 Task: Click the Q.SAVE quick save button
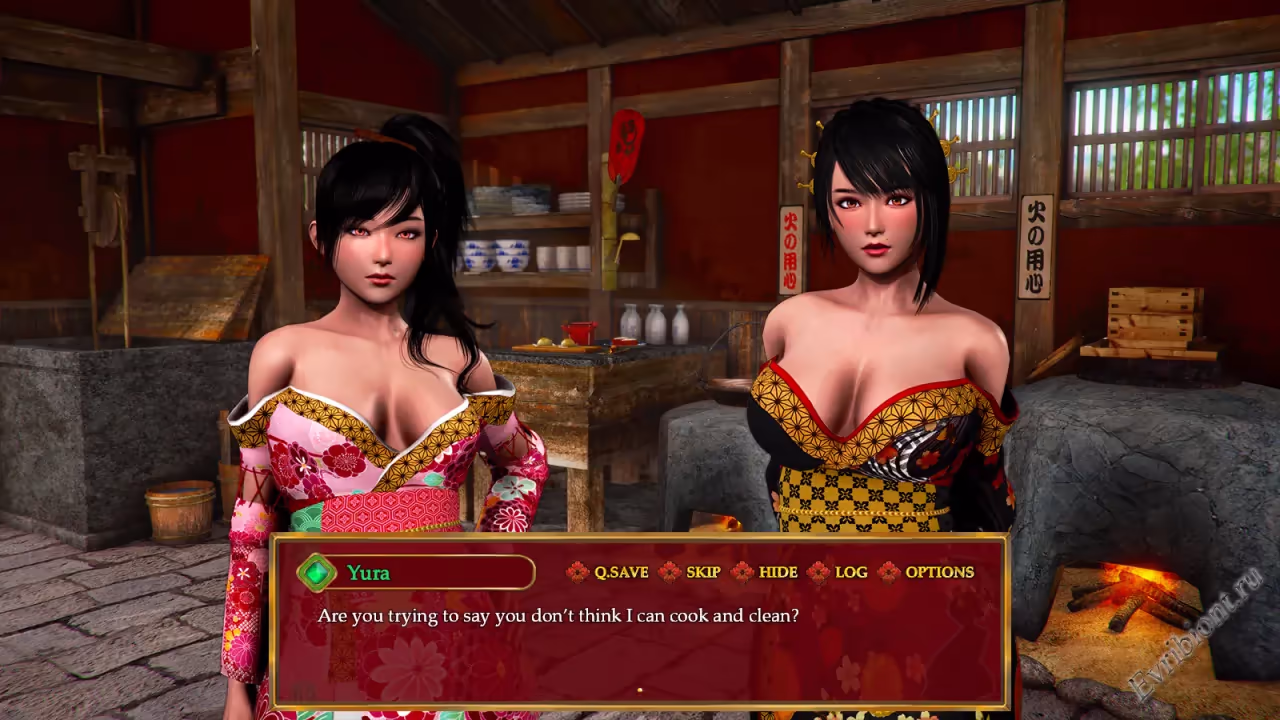pos(620,572)
